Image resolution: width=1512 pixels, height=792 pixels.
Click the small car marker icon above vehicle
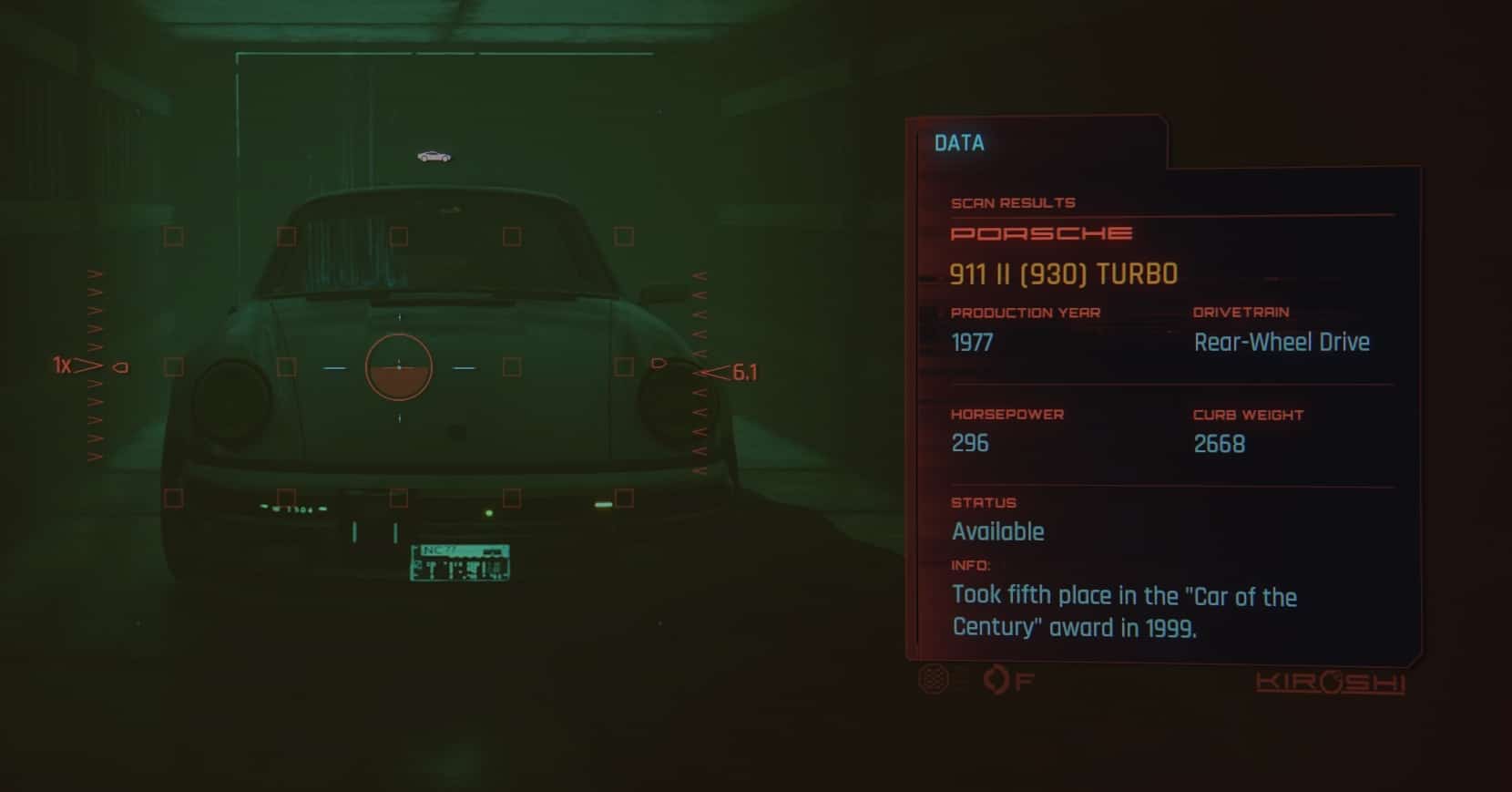tap(434, 157)
